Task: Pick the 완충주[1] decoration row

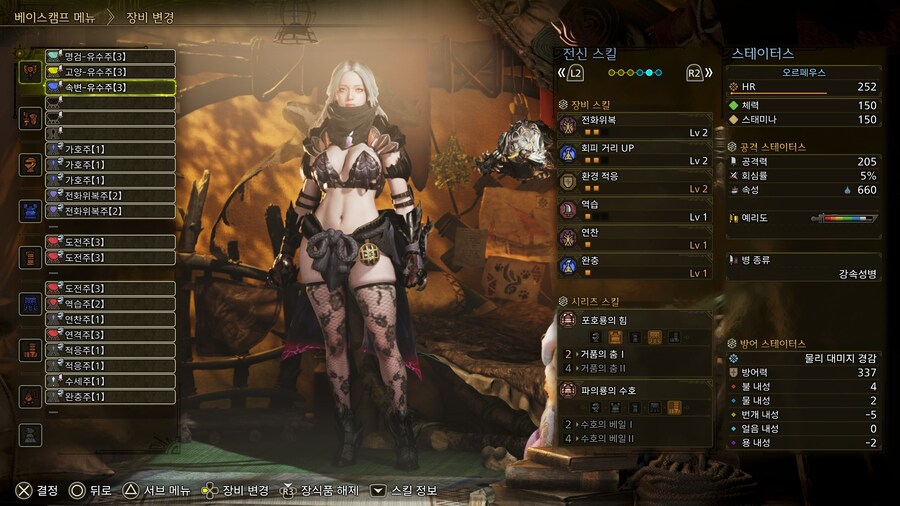Action: point(109,396)
